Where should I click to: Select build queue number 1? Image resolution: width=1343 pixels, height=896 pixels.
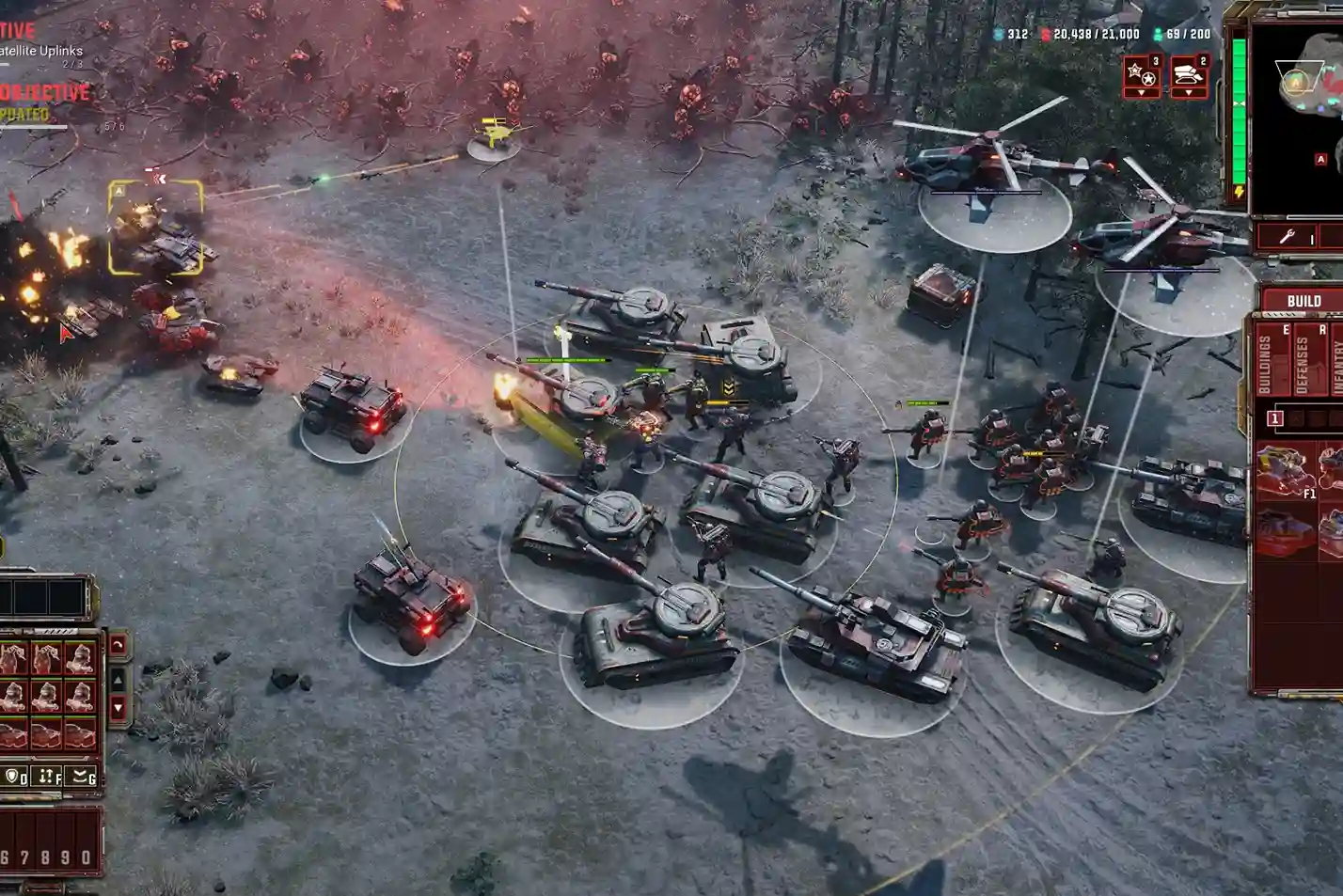point(1275,418)
